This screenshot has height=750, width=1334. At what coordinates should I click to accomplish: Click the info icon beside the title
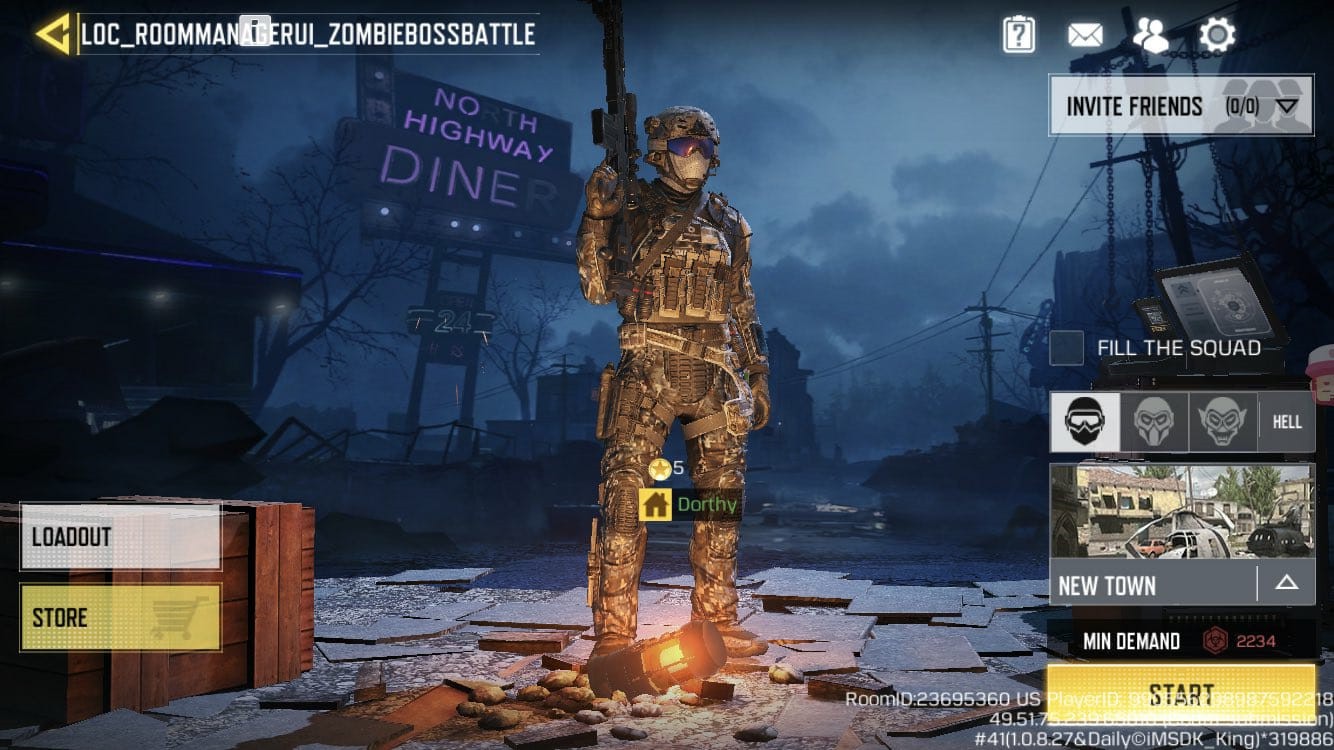click(255, 30)
